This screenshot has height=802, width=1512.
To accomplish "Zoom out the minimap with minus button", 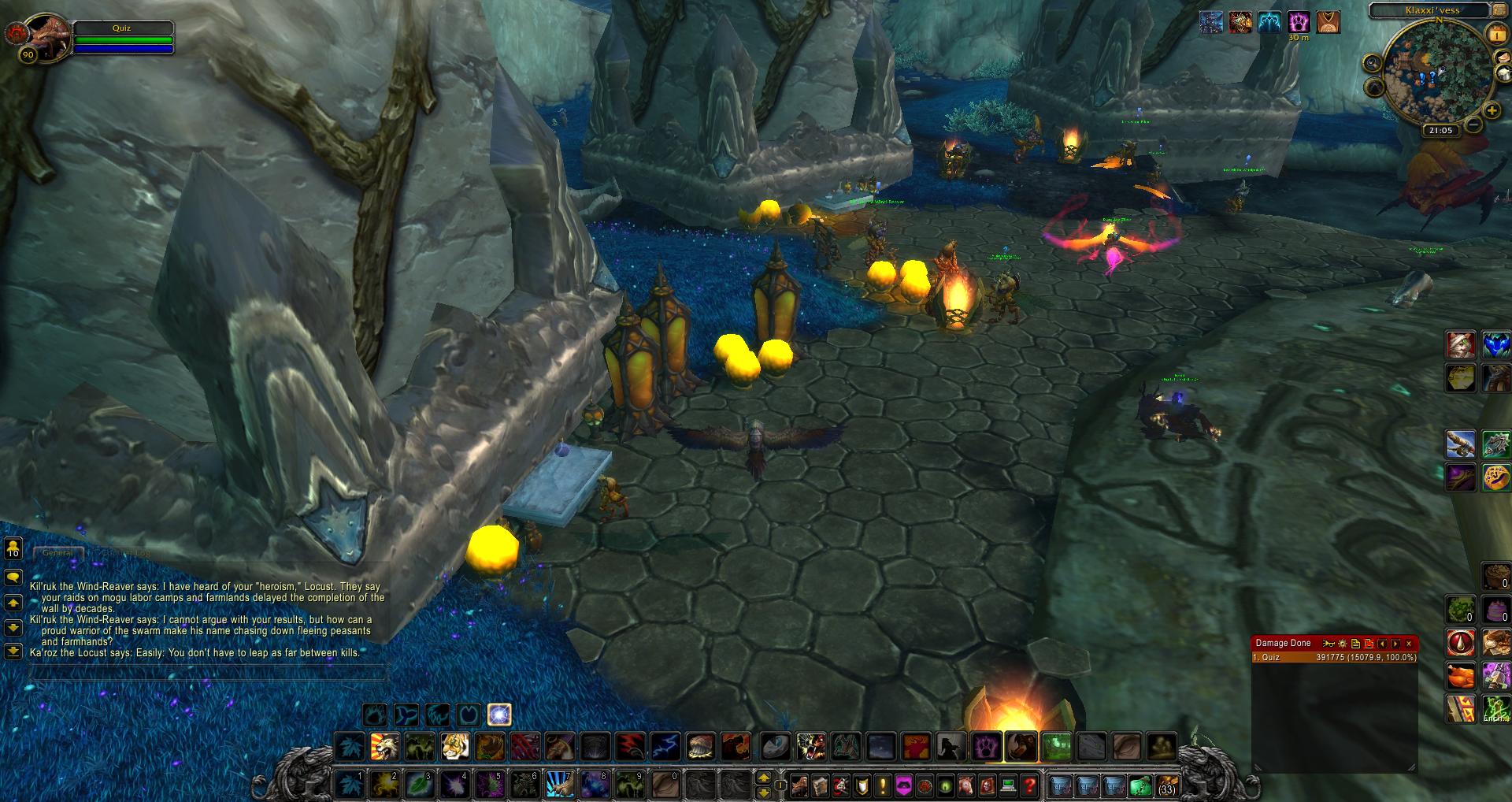I will 1473,124.
